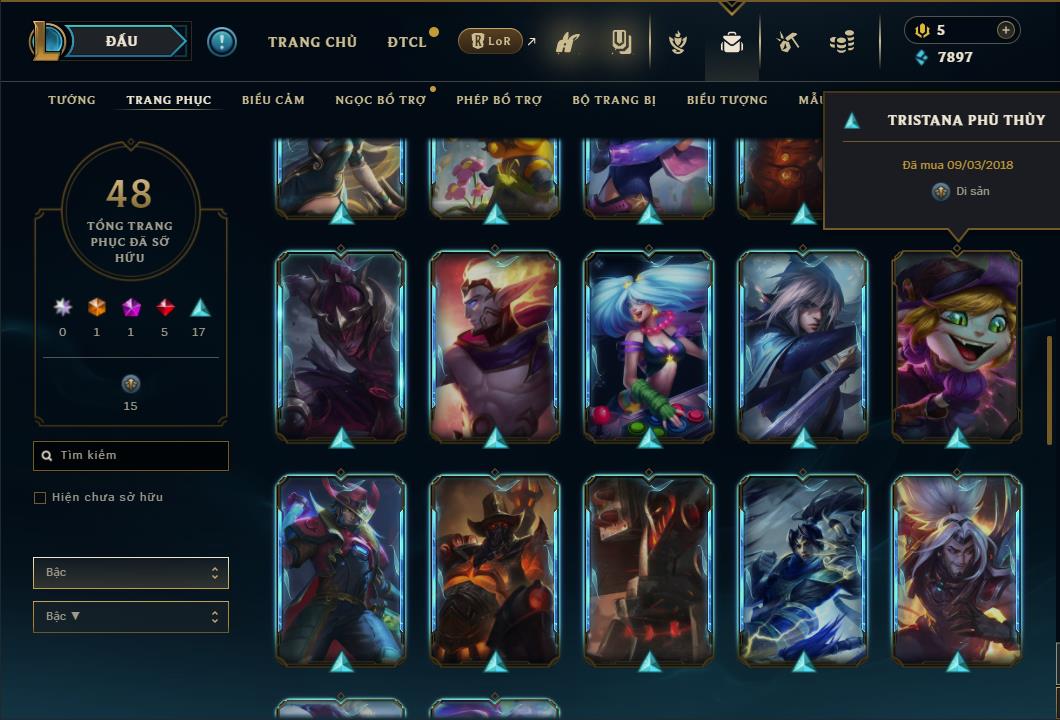Open the TRANG CHỦ home page

[x=312, y=42]
